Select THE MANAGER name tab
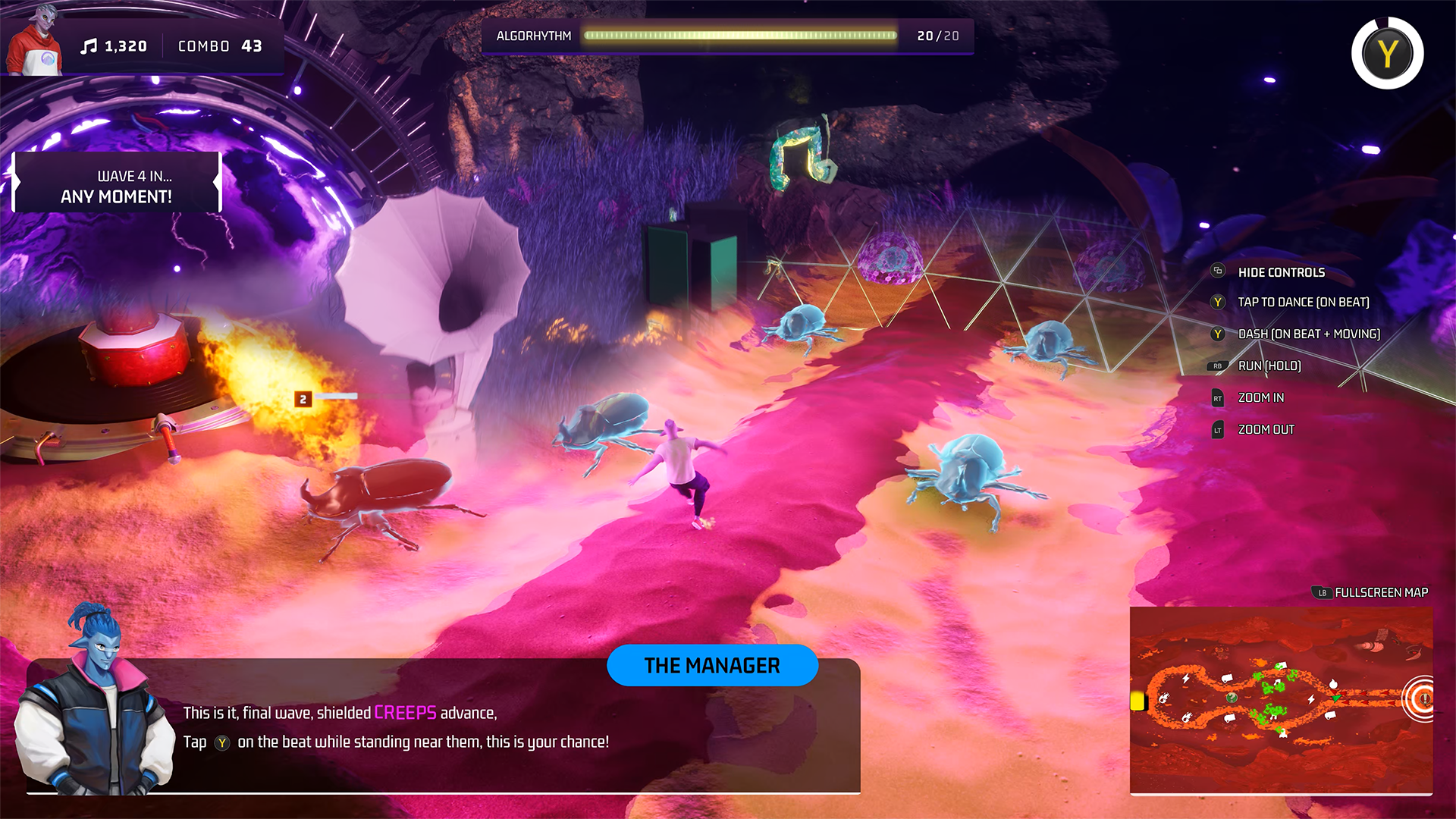The height and width of the screenshot is (819, 1456). (712, 665)
